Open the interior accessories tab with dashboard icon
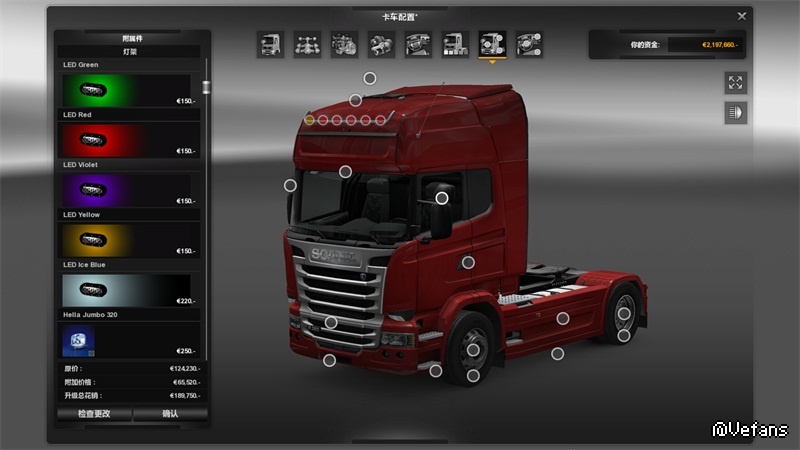This screenshot has height=450, width=800. pos(528,44)
